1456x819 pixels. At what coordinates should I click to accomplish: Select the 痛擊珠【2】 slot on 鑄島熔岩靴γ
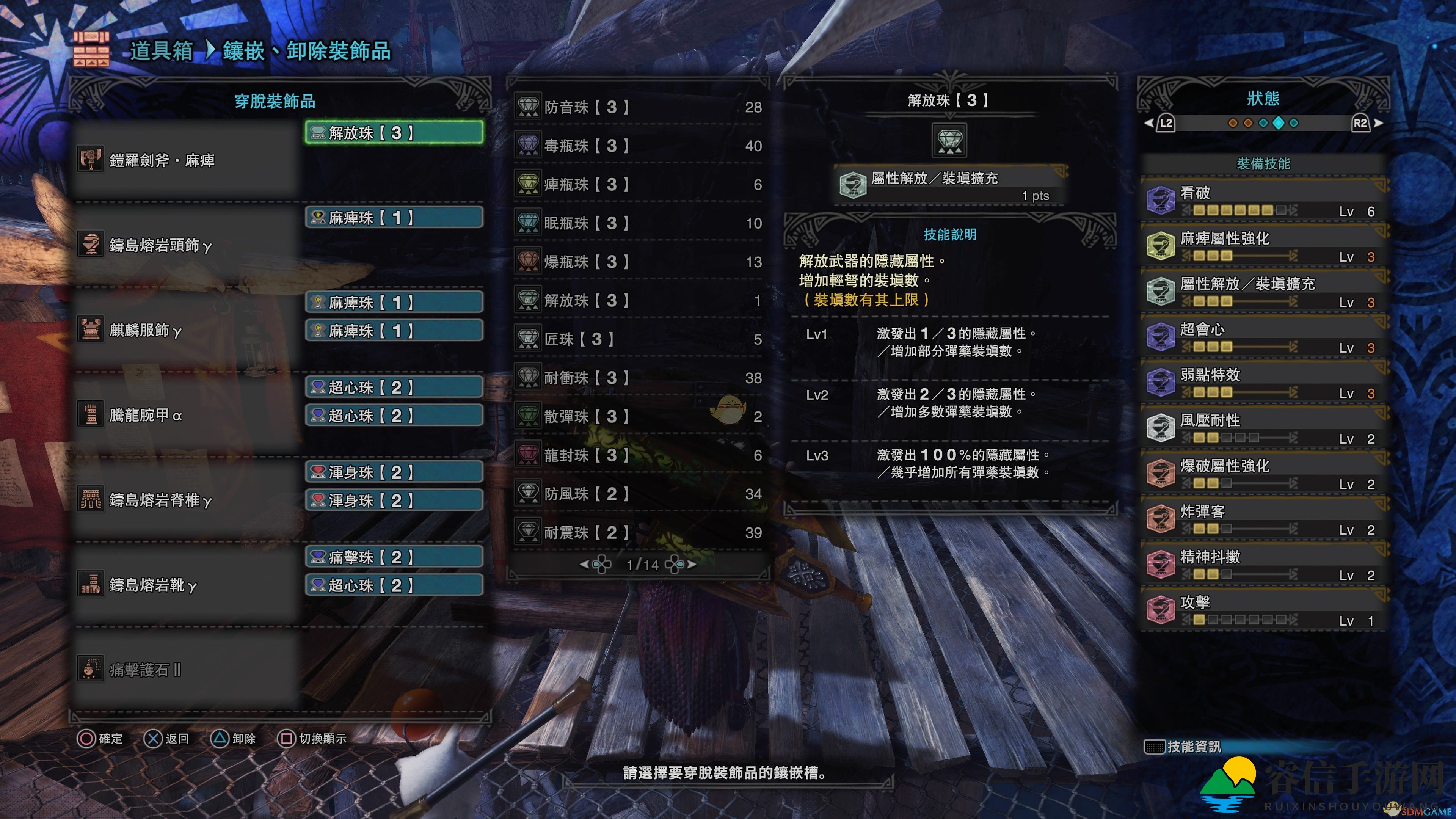coord(394,557)
